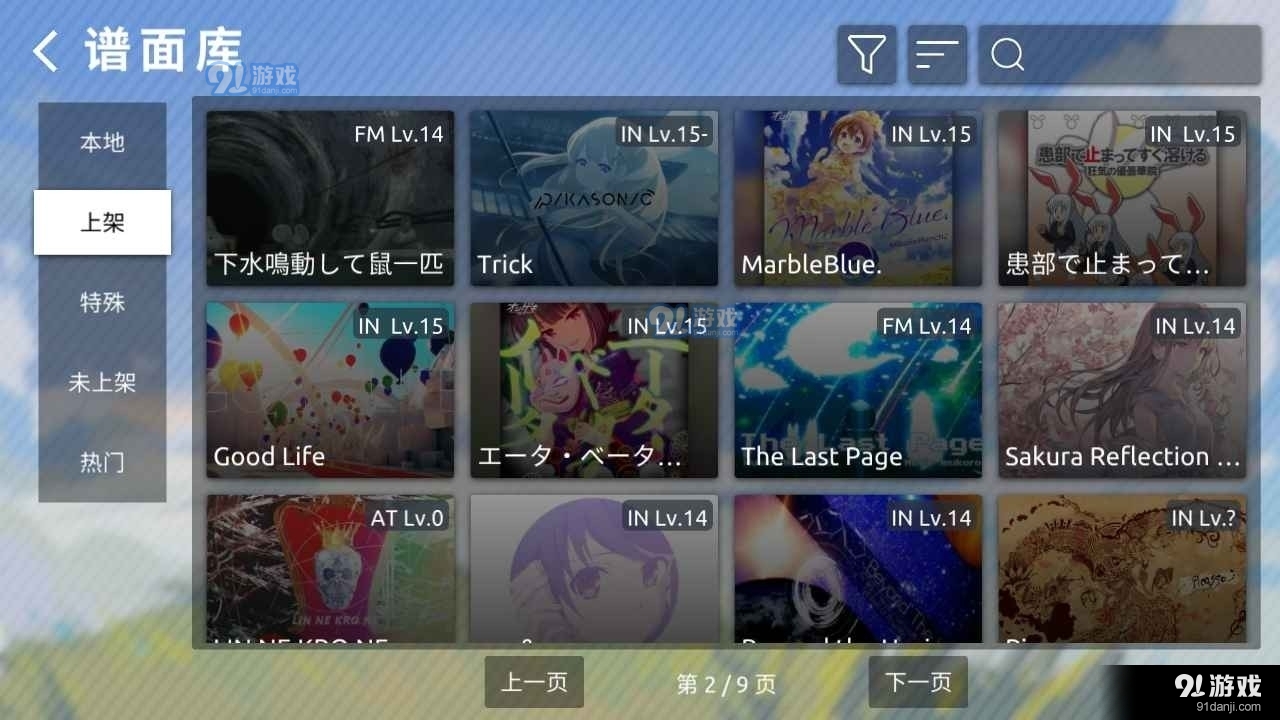Switch to the 热门 sidebar tab
This screenshot has height=720, width=1280.
tap(101, 462)
